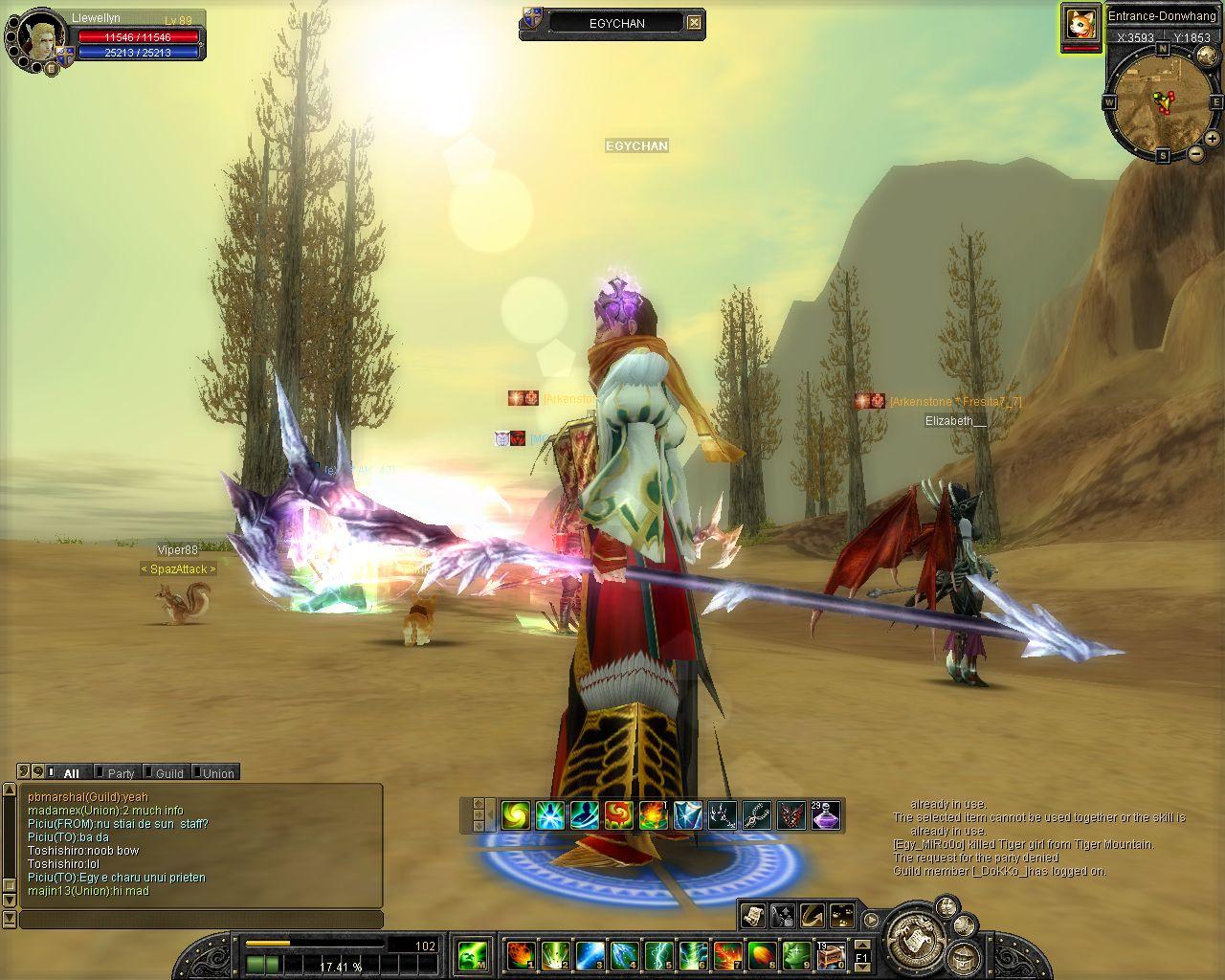Viewport: 1225px width, 980px height.
Task: Click the F1 hotbar page up arrow
Action: [861, 946]
